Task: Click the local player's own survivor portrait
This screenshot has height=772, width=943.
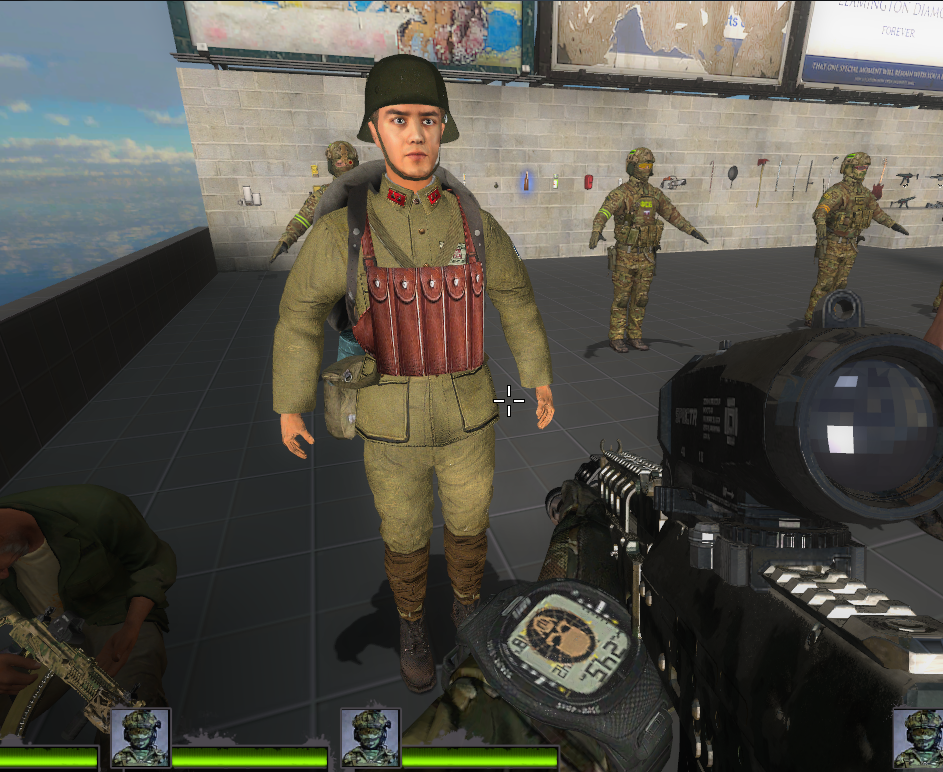Action: click(917, 739)
